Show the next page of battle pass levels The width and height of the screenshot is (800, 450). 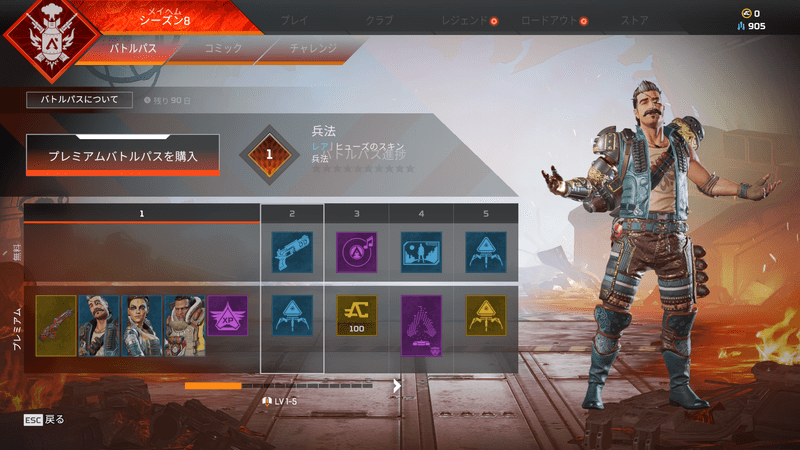point(397,385)
